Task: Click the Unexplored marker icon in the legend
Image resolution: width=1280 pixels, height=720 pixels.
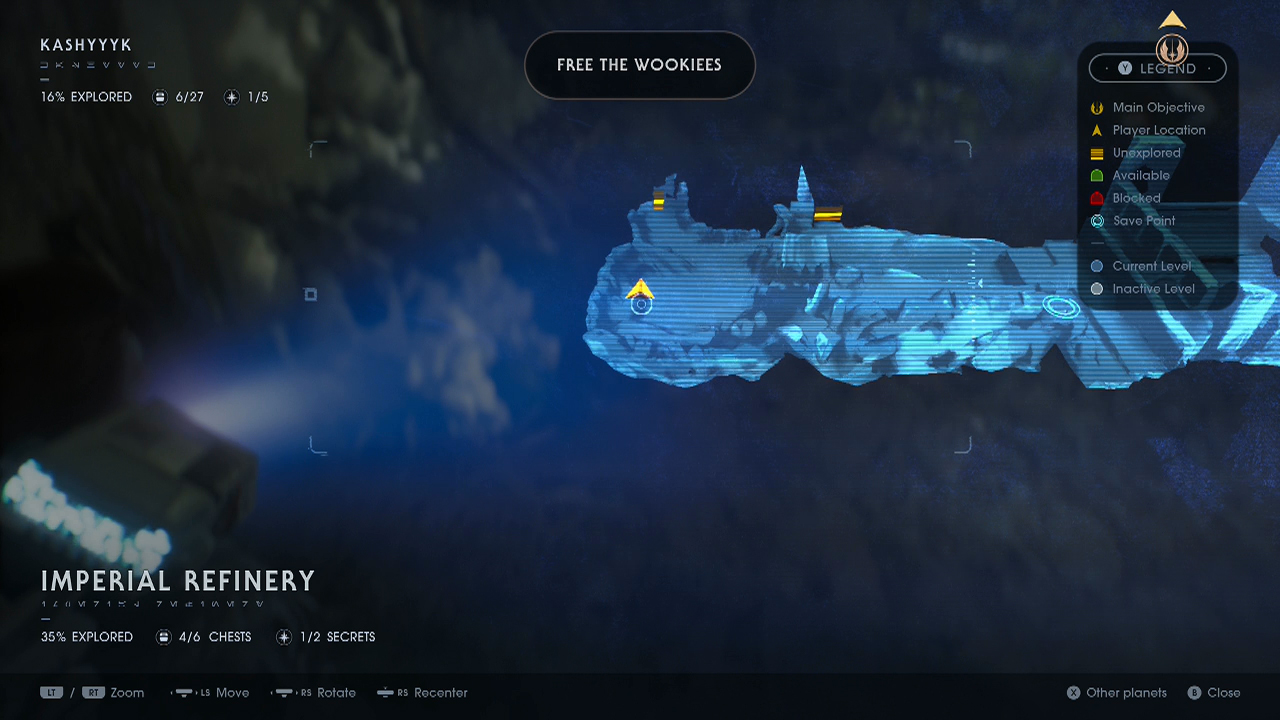Action: coord(1096,153)
